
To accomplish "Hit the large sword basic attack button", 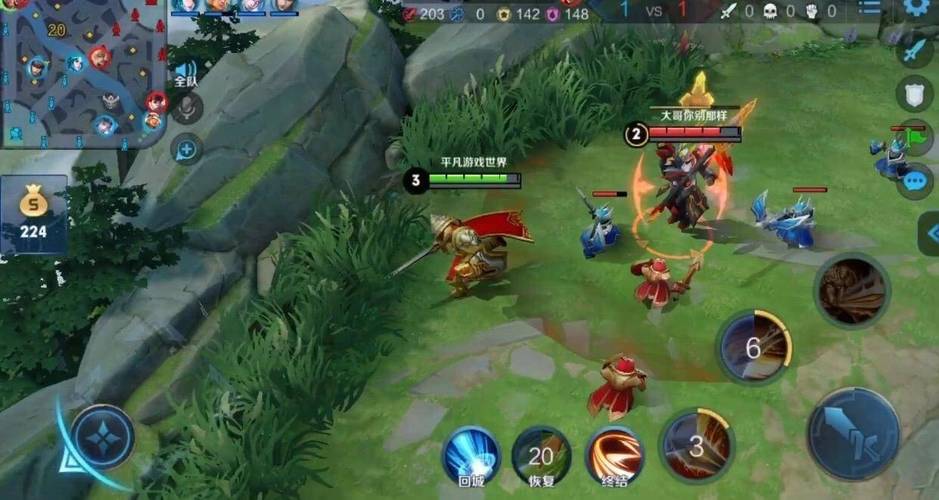I will point(853,434).
